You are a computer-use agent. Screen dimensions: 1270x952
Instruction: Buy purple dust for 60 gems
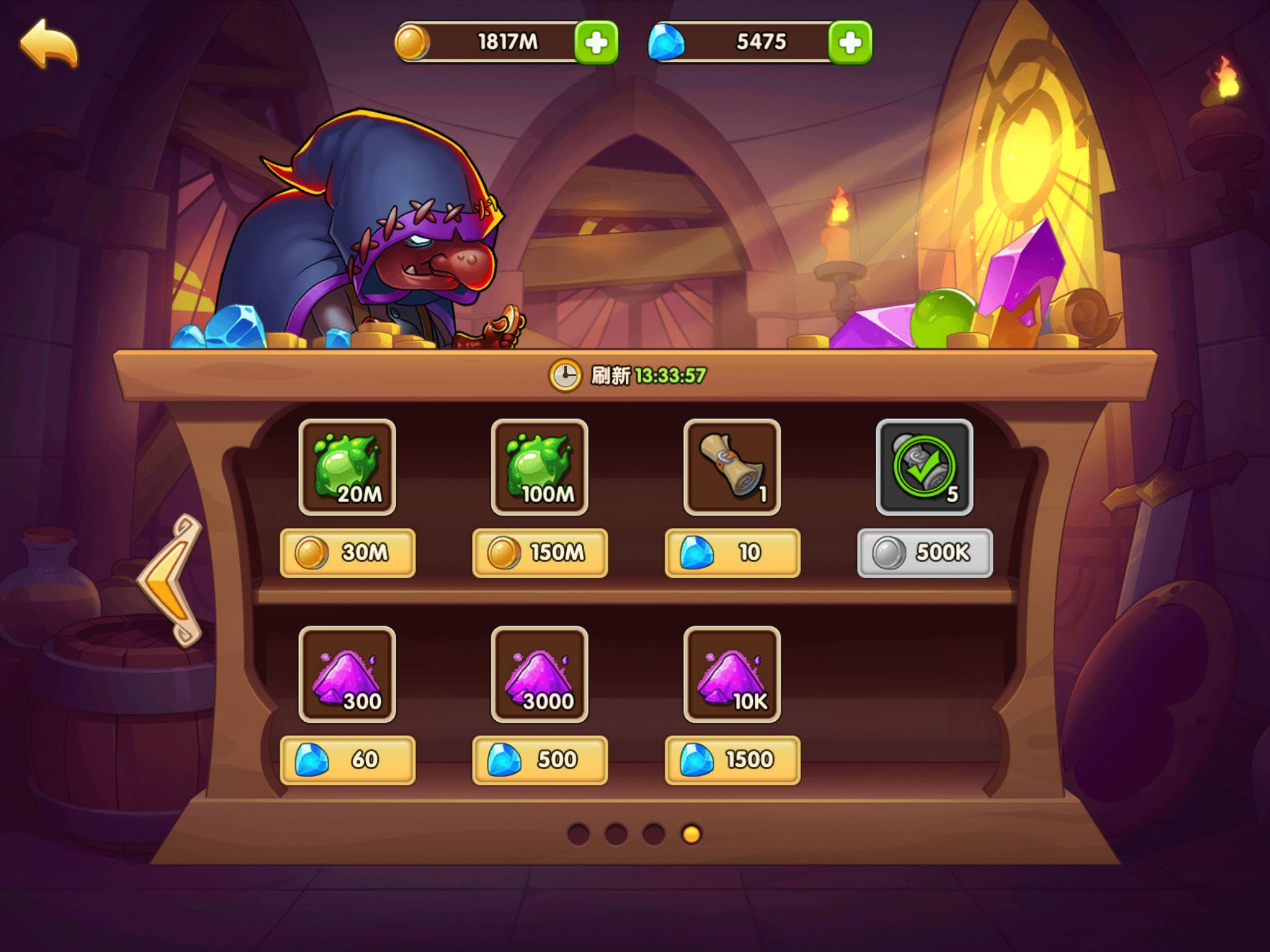(x=347, y=760)
